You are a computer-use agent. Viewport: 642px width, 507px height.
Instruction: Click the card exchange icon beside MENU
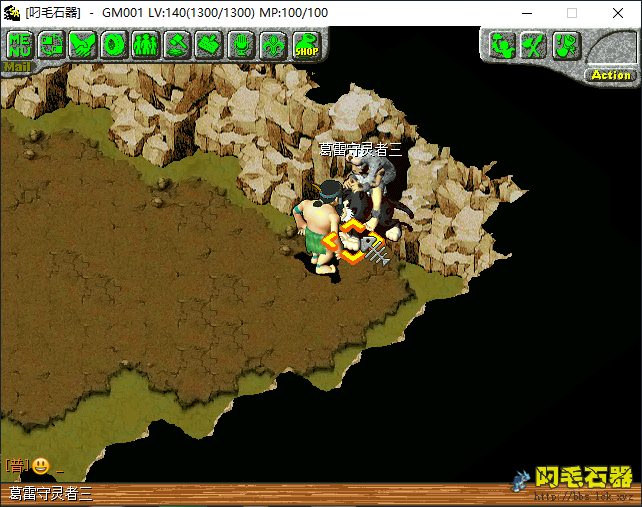[51, 44]
